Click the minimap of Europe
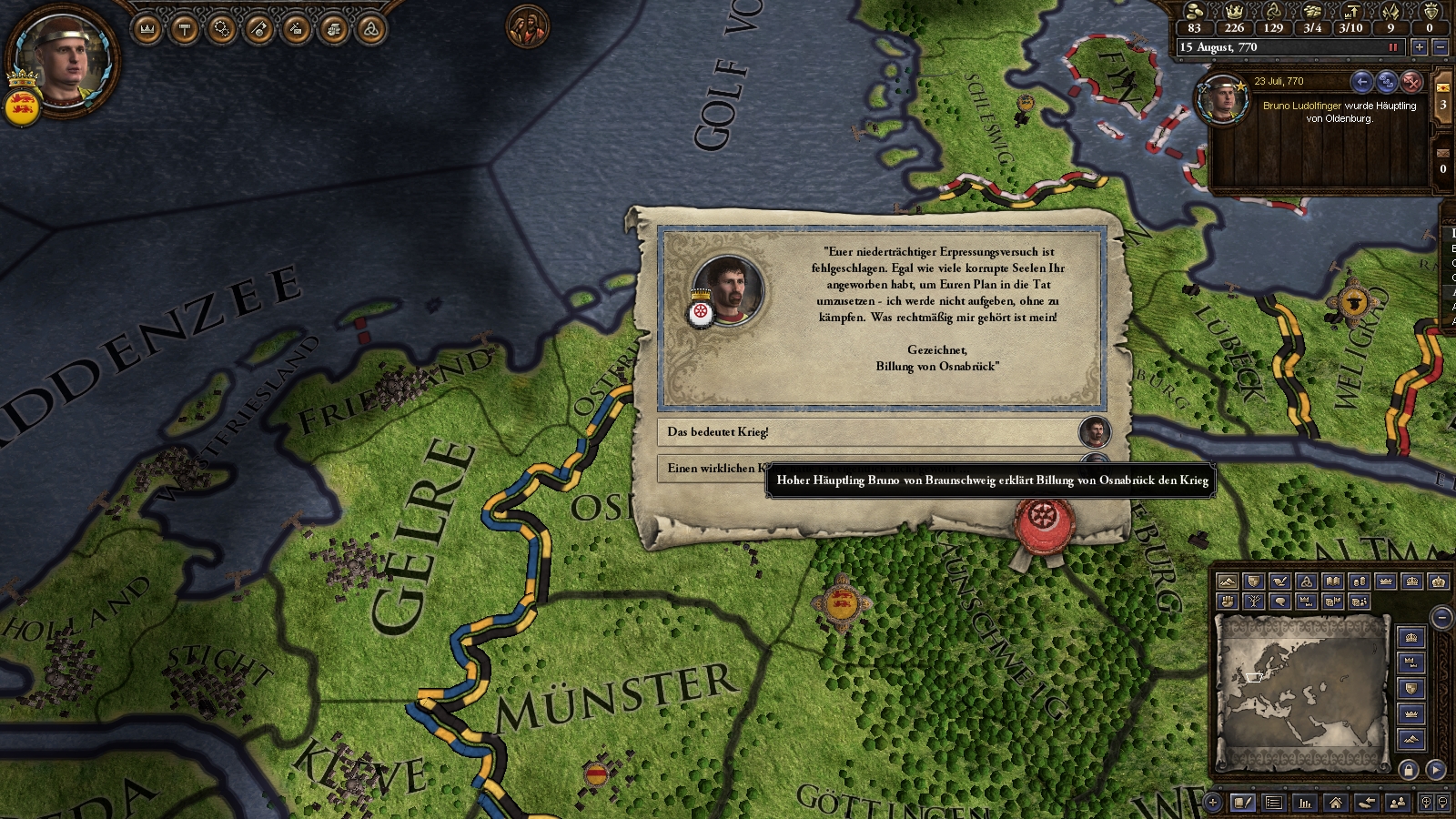1456x819 pixels. (x=1302, y=690)
